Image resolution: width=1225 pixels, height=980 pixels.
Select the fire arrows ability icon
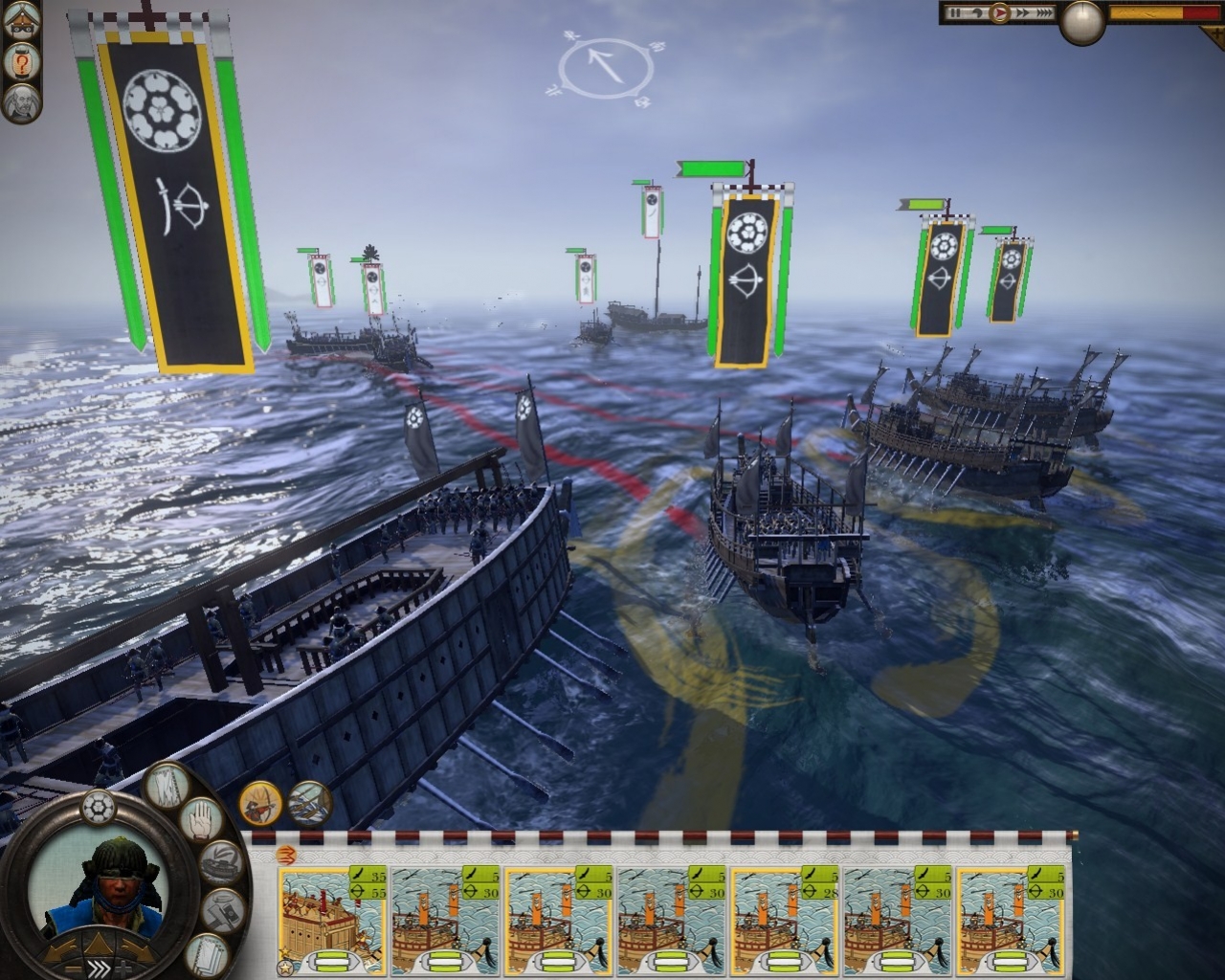260,806
